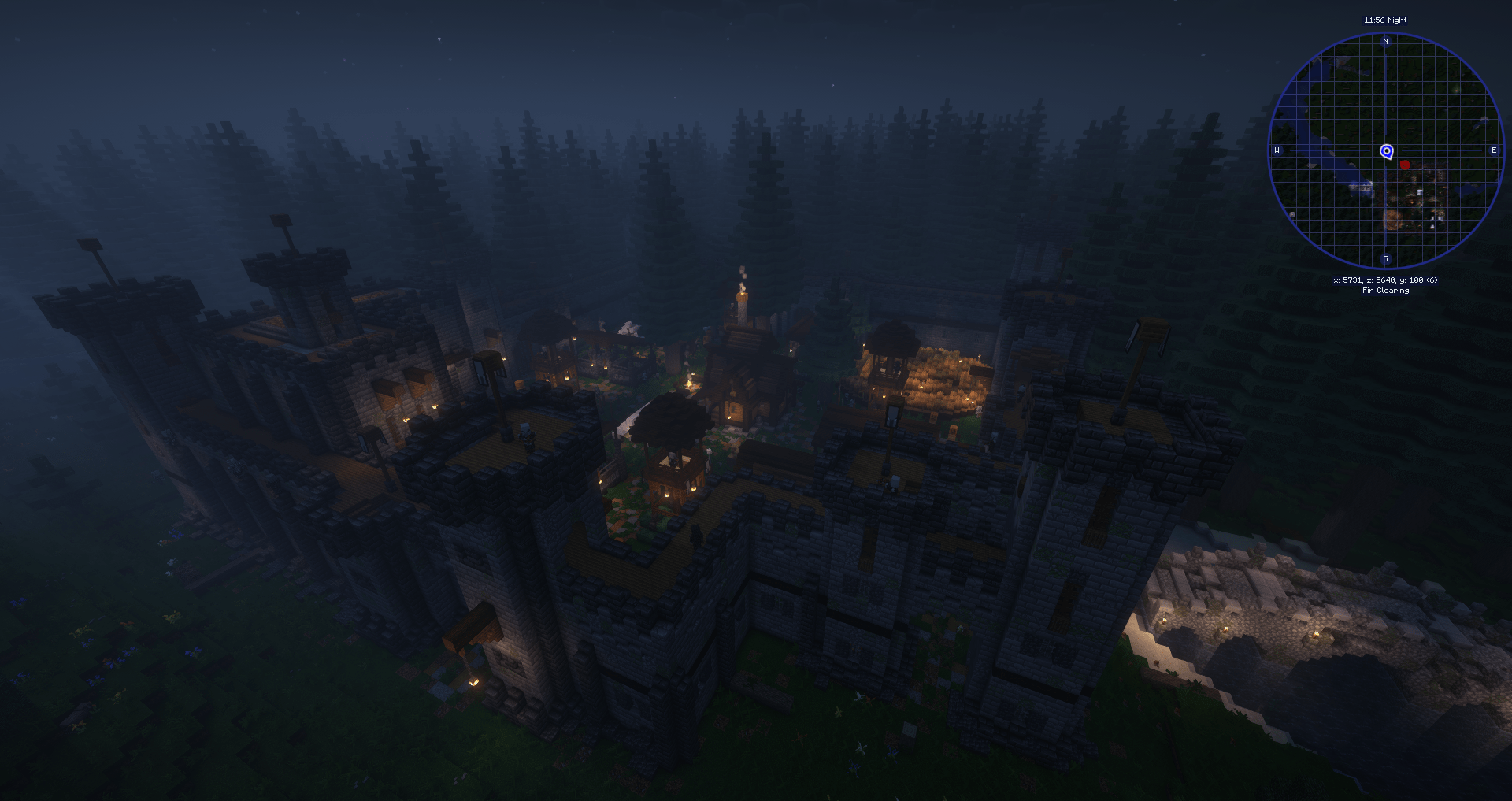The width and height of the screenshot is (1512, 801).
Task: Click the chapel spire with the candle
Action: [741, 295]
